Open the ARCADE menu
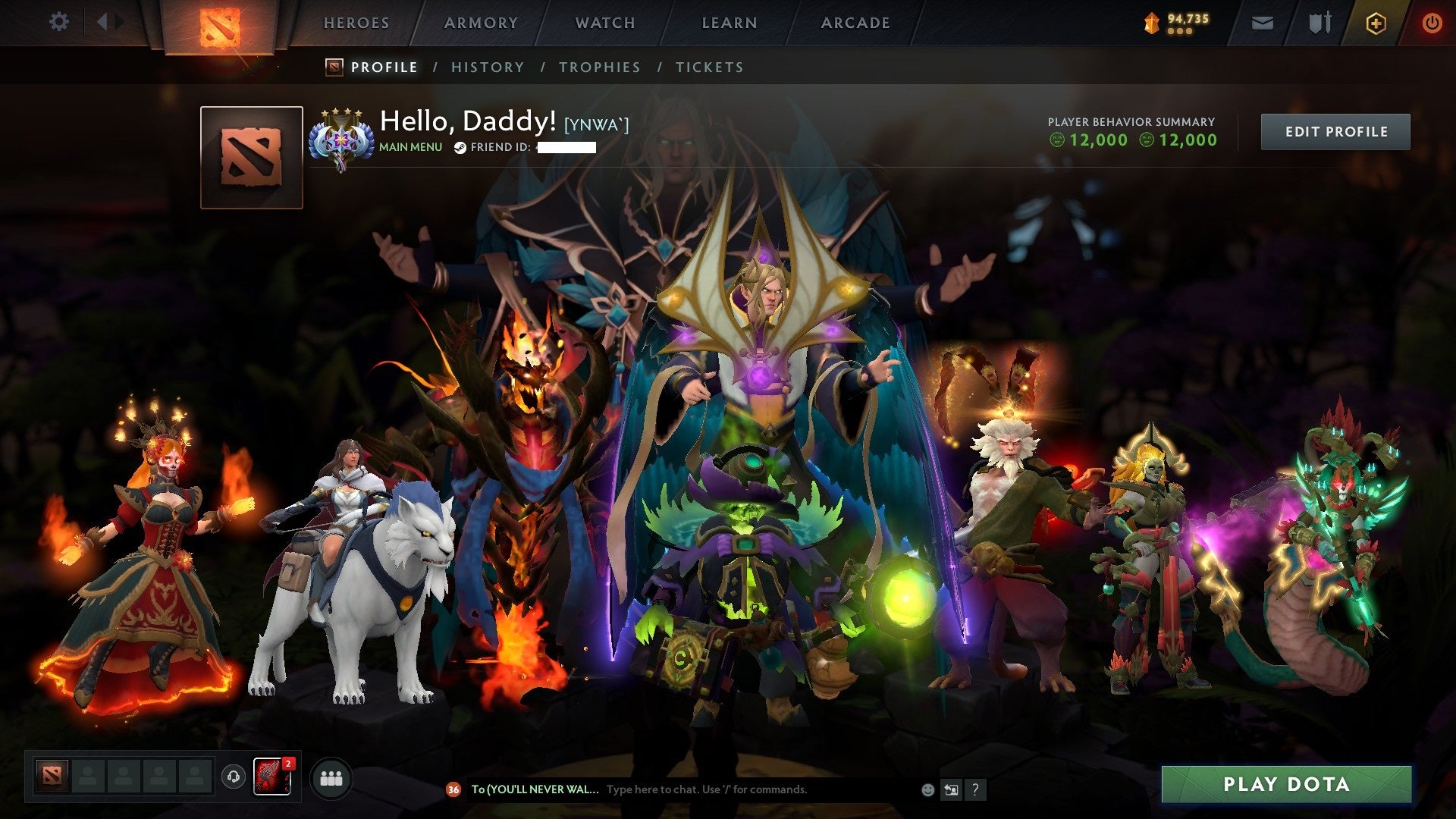Screen dimensions: 1456x819 point(855,23)
